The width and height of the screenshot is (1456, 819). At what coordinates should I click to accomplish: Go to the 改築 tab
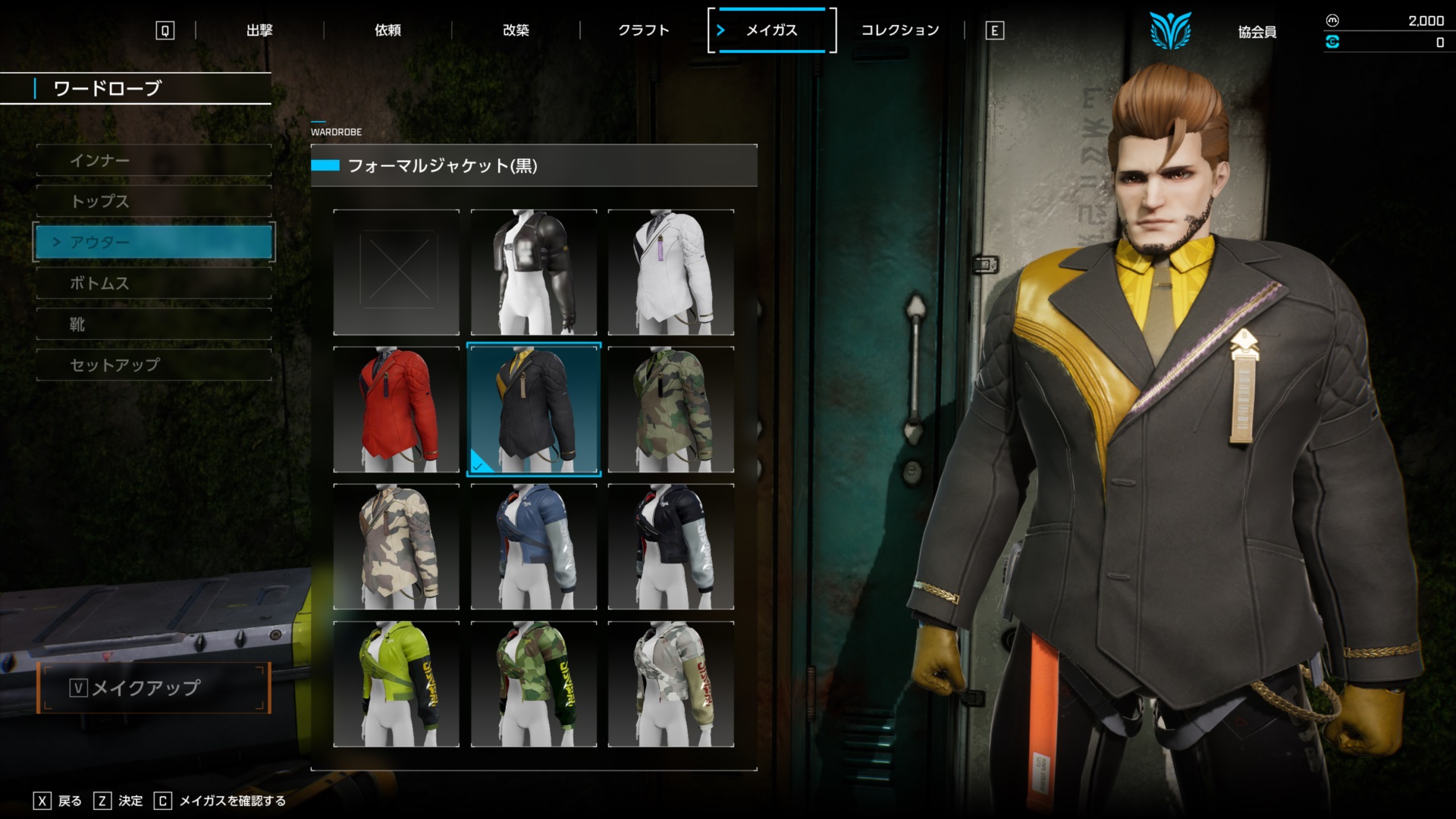[516, 30]
